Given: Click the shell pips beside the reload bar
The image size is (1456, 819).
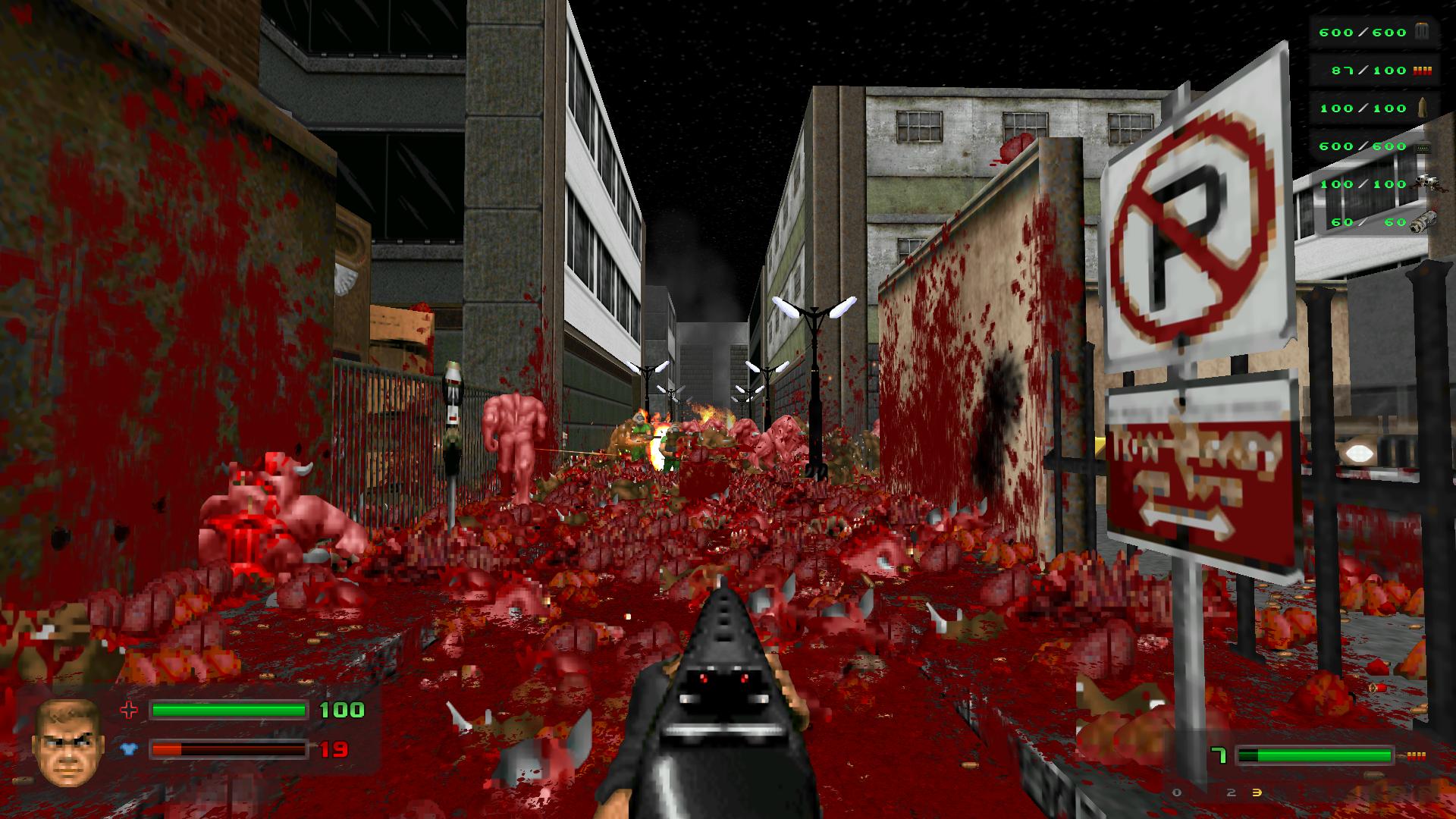Looking at the screenshot, I should [x=1418, y=755].
